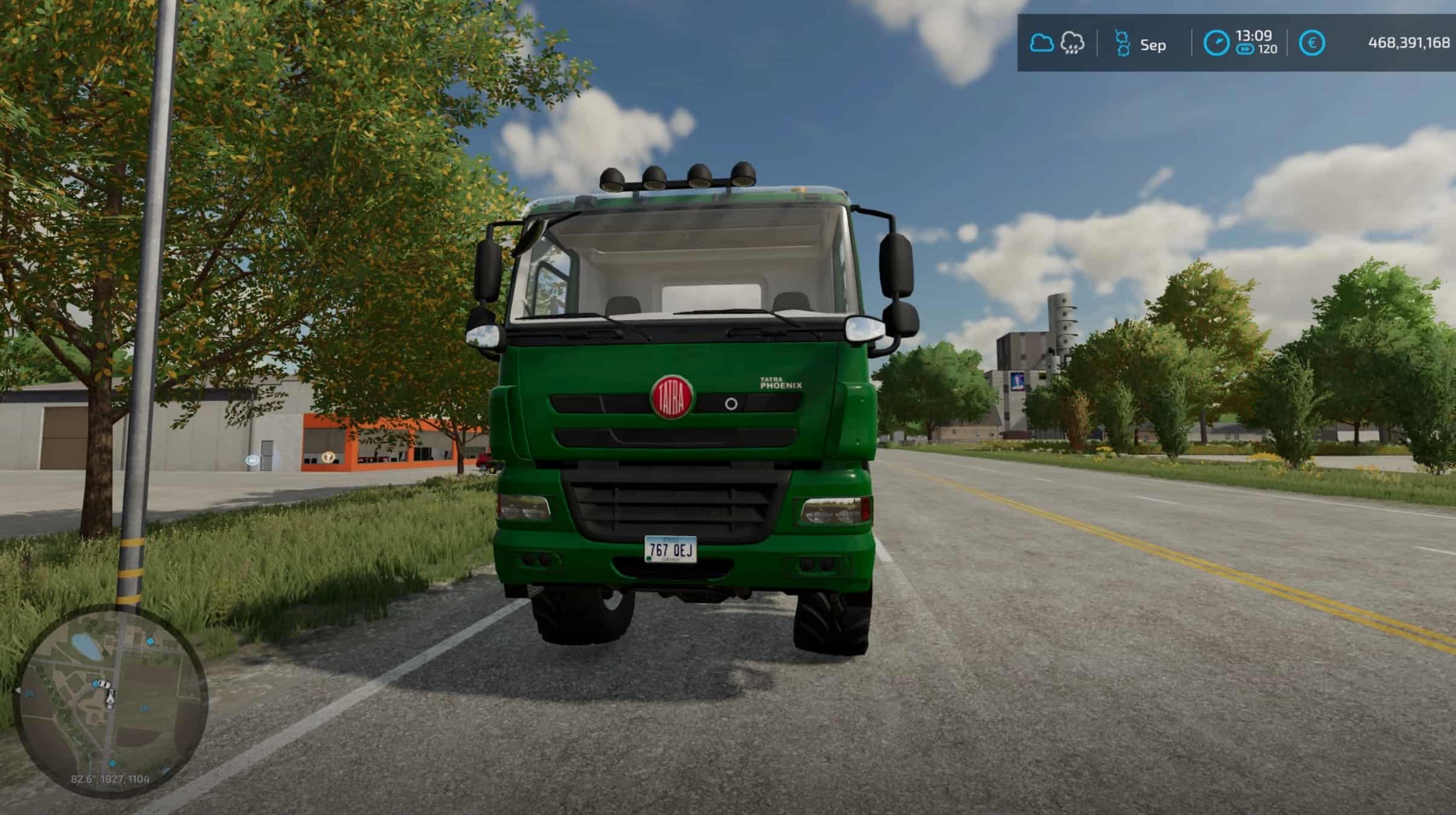Click the season icon beside Sep
This screenshot has width=1456, height=815.
pos(1122,43)
